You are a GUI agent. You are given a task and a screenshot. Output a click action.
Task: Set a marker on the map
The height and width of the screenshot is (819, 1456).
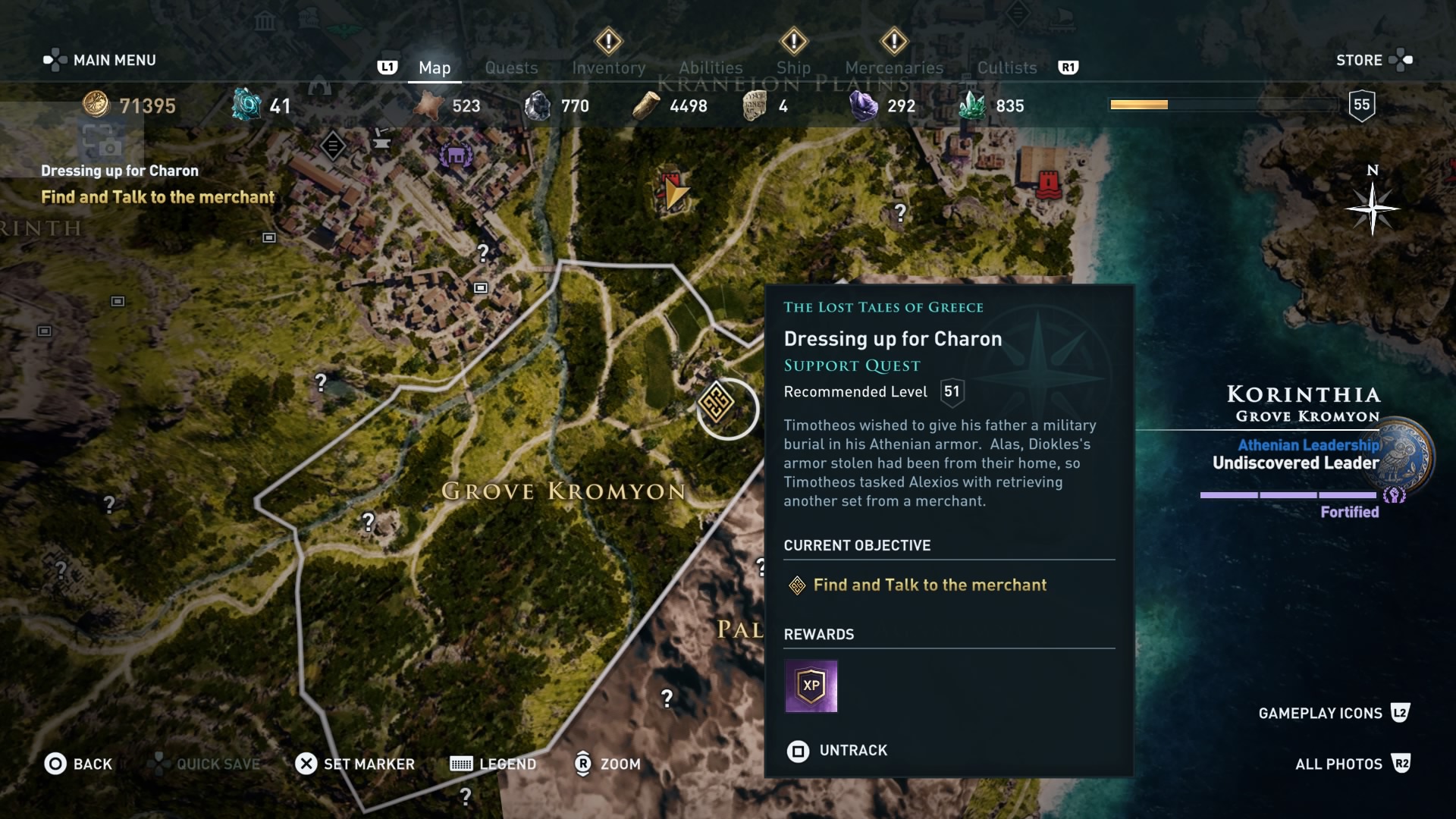click(354, 764)
